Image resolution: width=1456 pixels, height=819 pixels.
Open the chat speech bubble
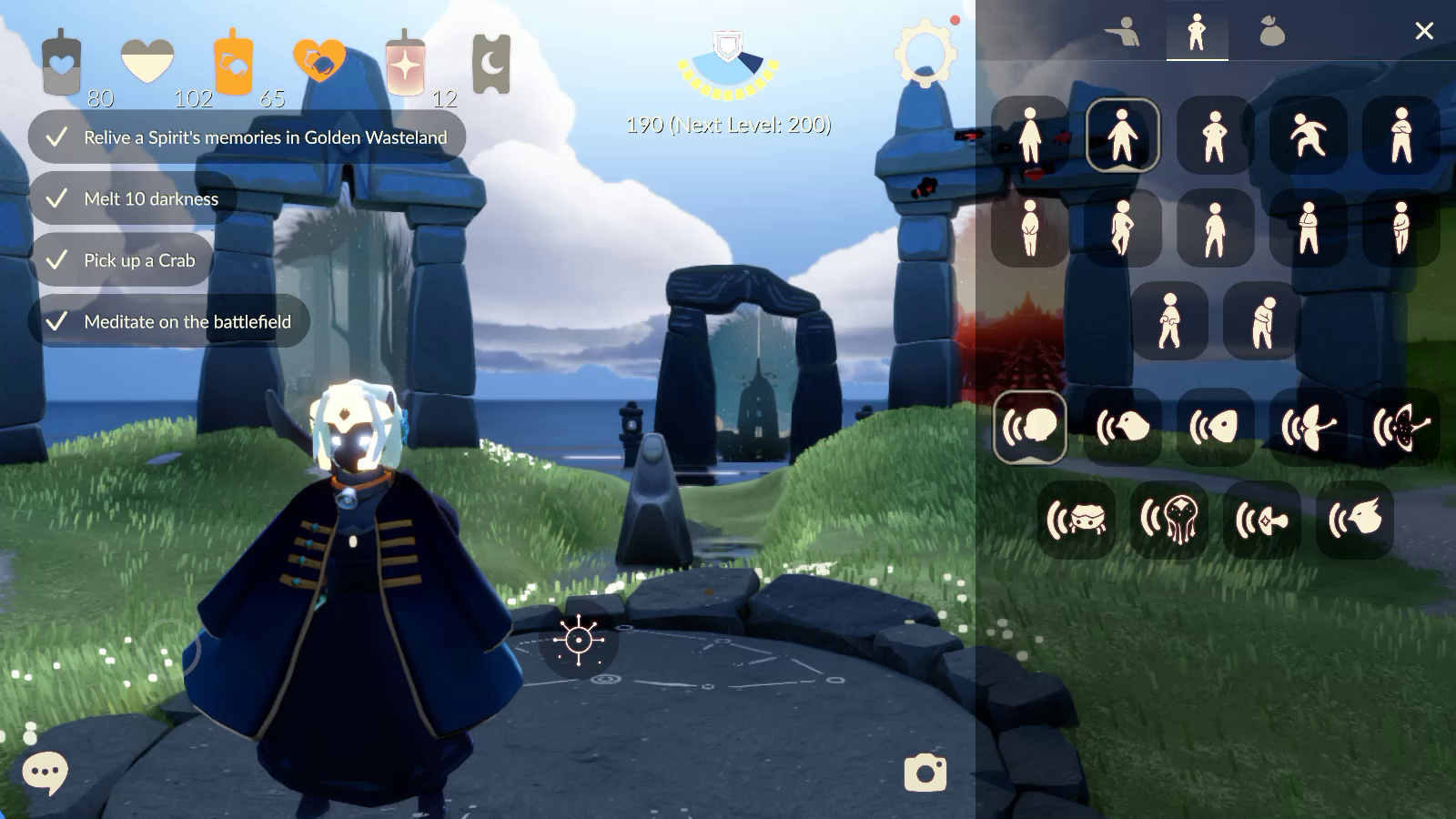45,773
